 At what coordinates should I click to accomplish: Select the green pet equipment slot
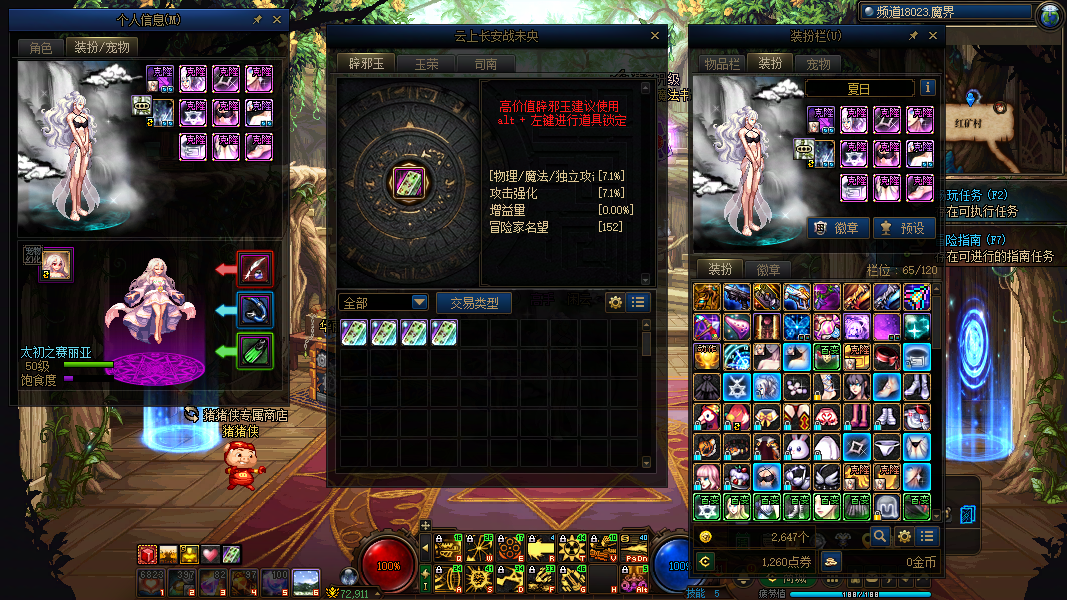[x=255, y=352]
